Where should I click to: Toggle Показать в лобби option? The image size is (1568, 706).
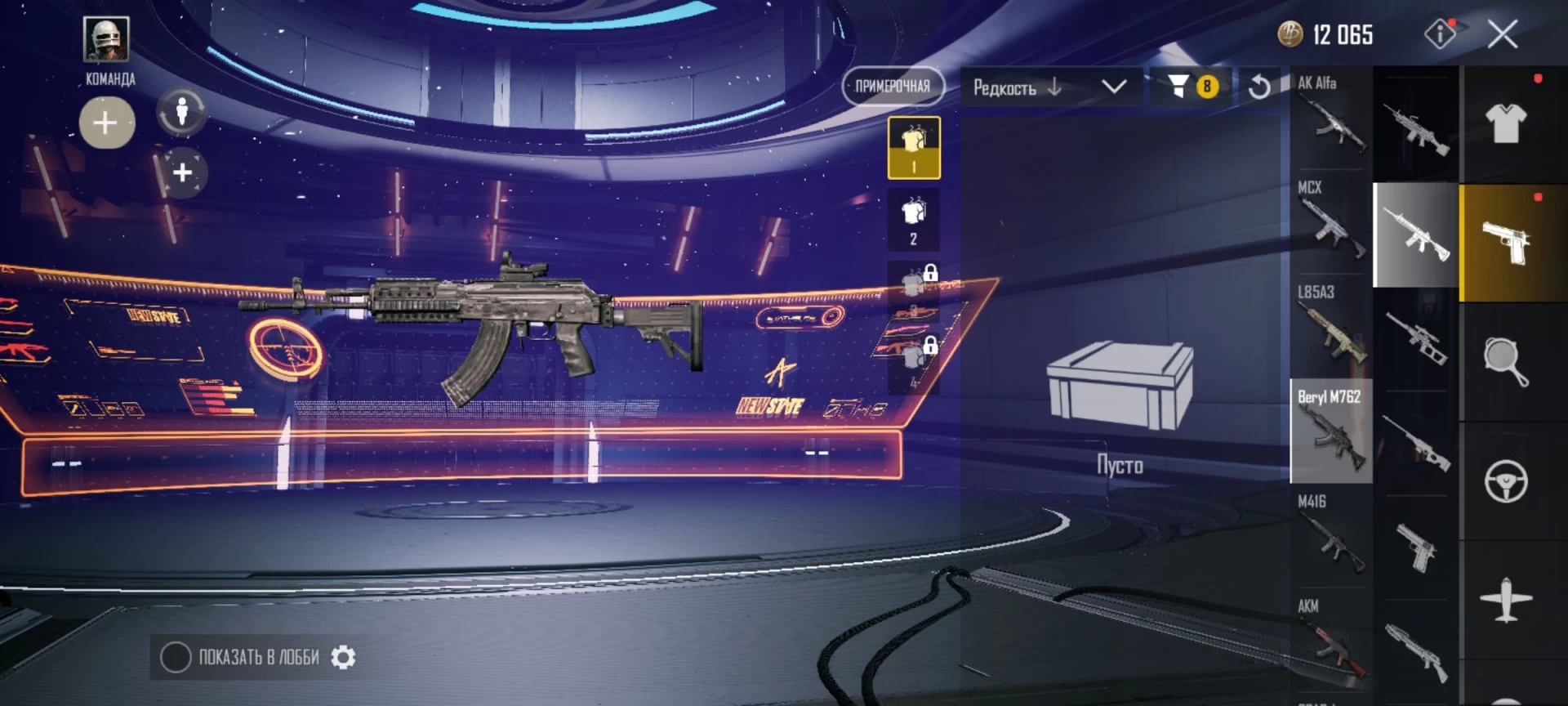click(176, 658)
